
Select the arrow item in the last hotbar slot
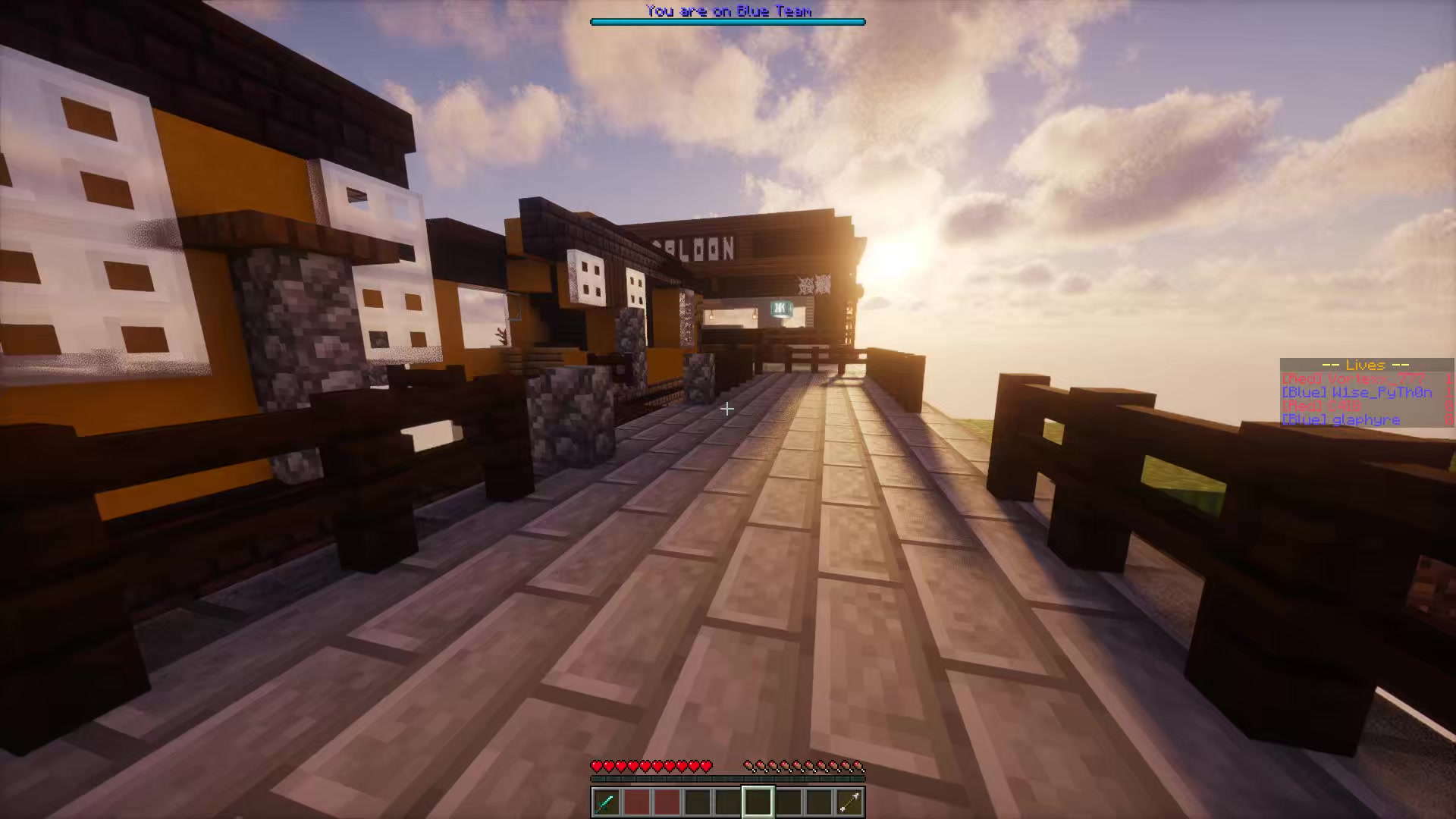849,802
